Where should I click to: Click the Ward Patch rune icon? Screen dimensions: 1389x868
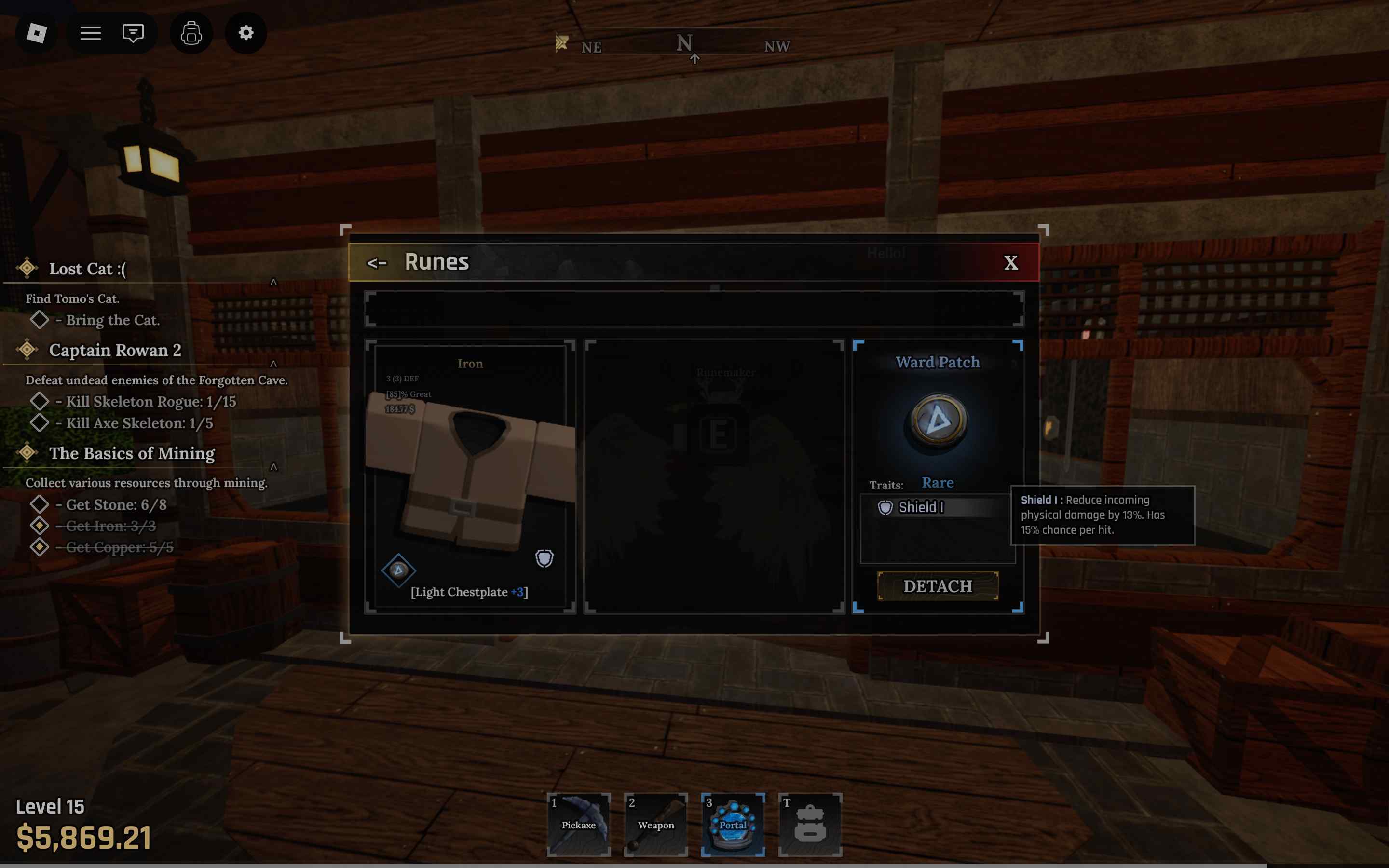tap(938, 421)
